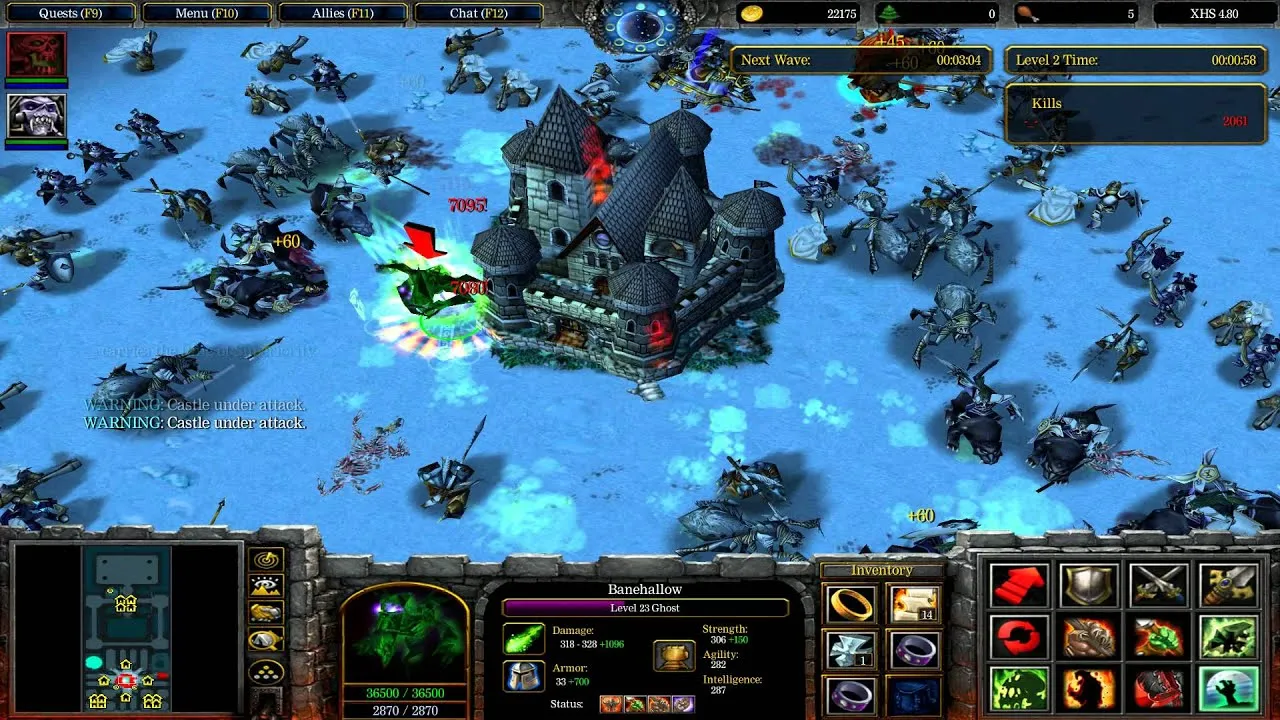Activate the glowing green moon-hand ability
1280x720 pixels.
coord(1228,689)
